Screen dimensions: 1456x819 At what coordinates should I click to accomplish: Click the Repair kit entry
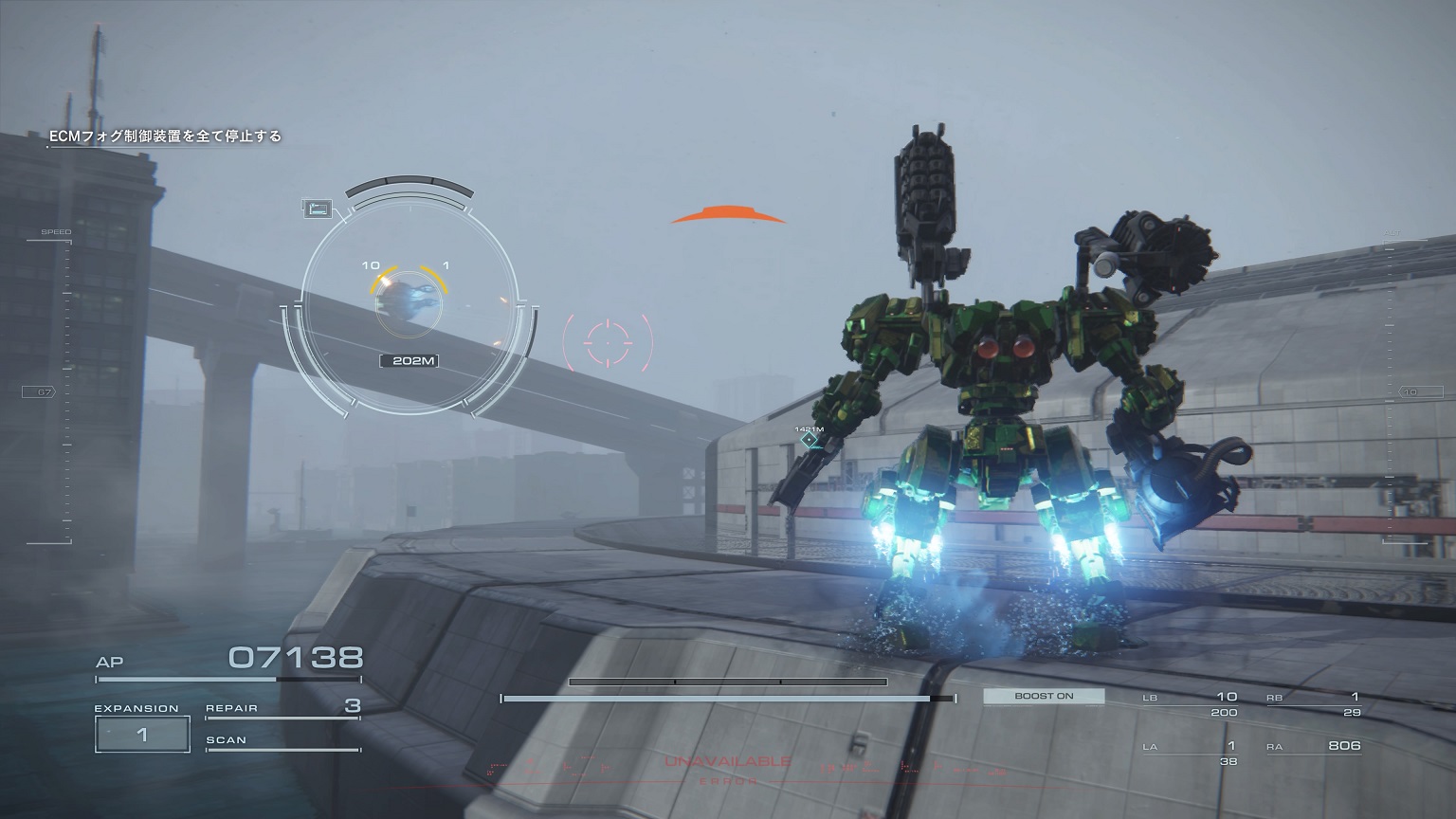[x=282, y=708]
